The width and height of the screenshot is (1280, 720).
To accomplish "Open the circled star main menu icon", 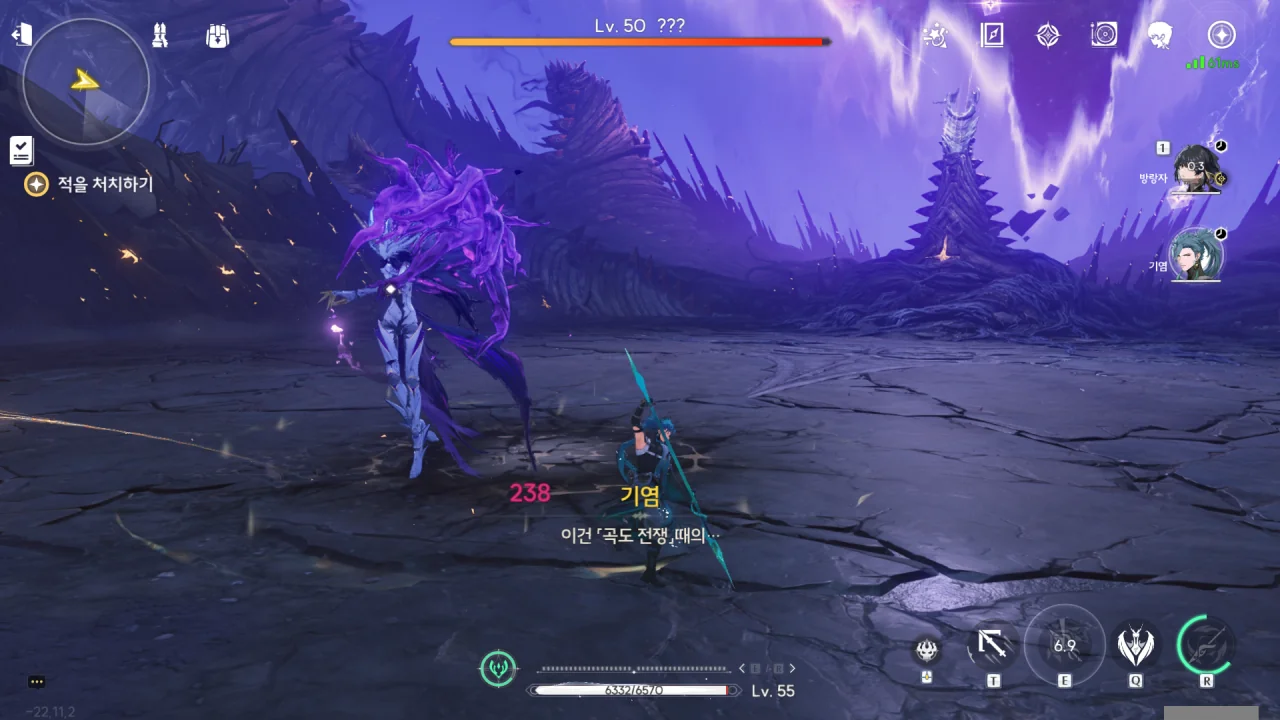I will pyautogui.click(x=1221, y=36).
